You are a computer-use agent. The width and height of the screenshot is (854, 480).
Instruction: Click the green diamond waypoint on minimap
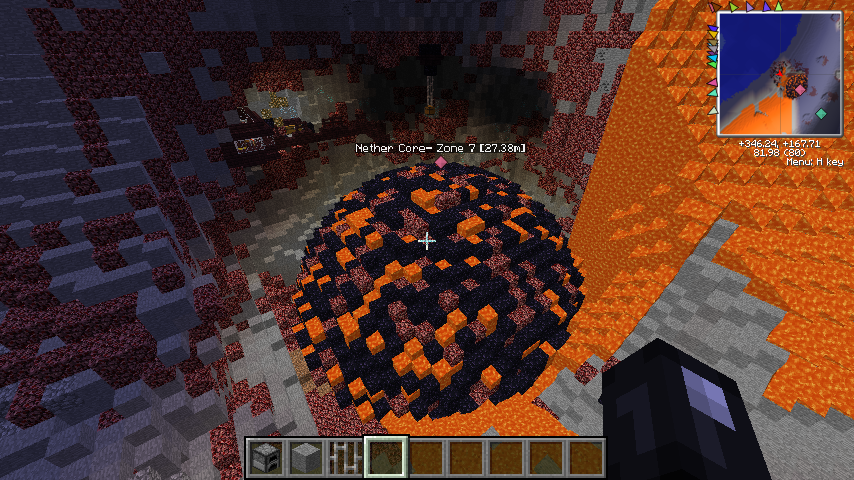click(x=821, y=114)
